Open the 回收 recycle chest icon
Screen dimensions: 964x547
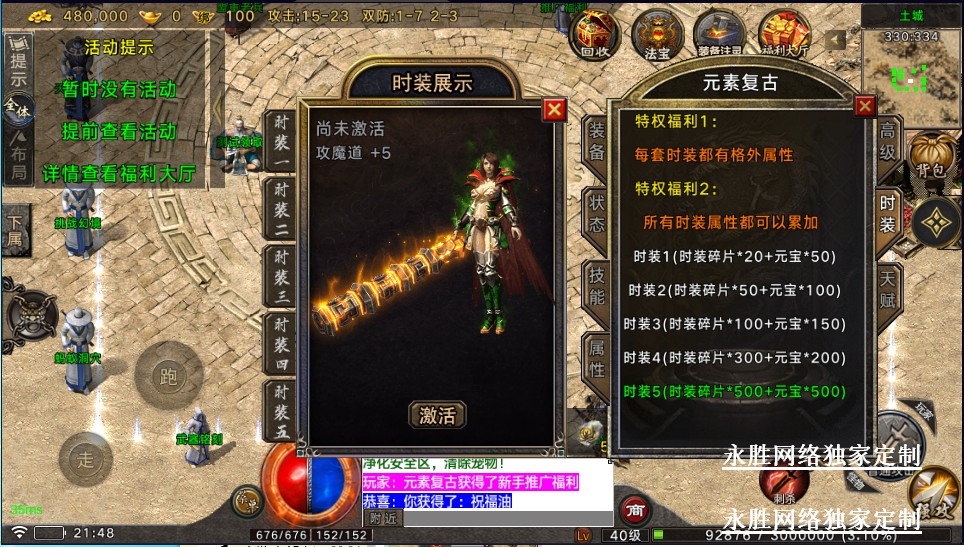[x=594, y=34]
